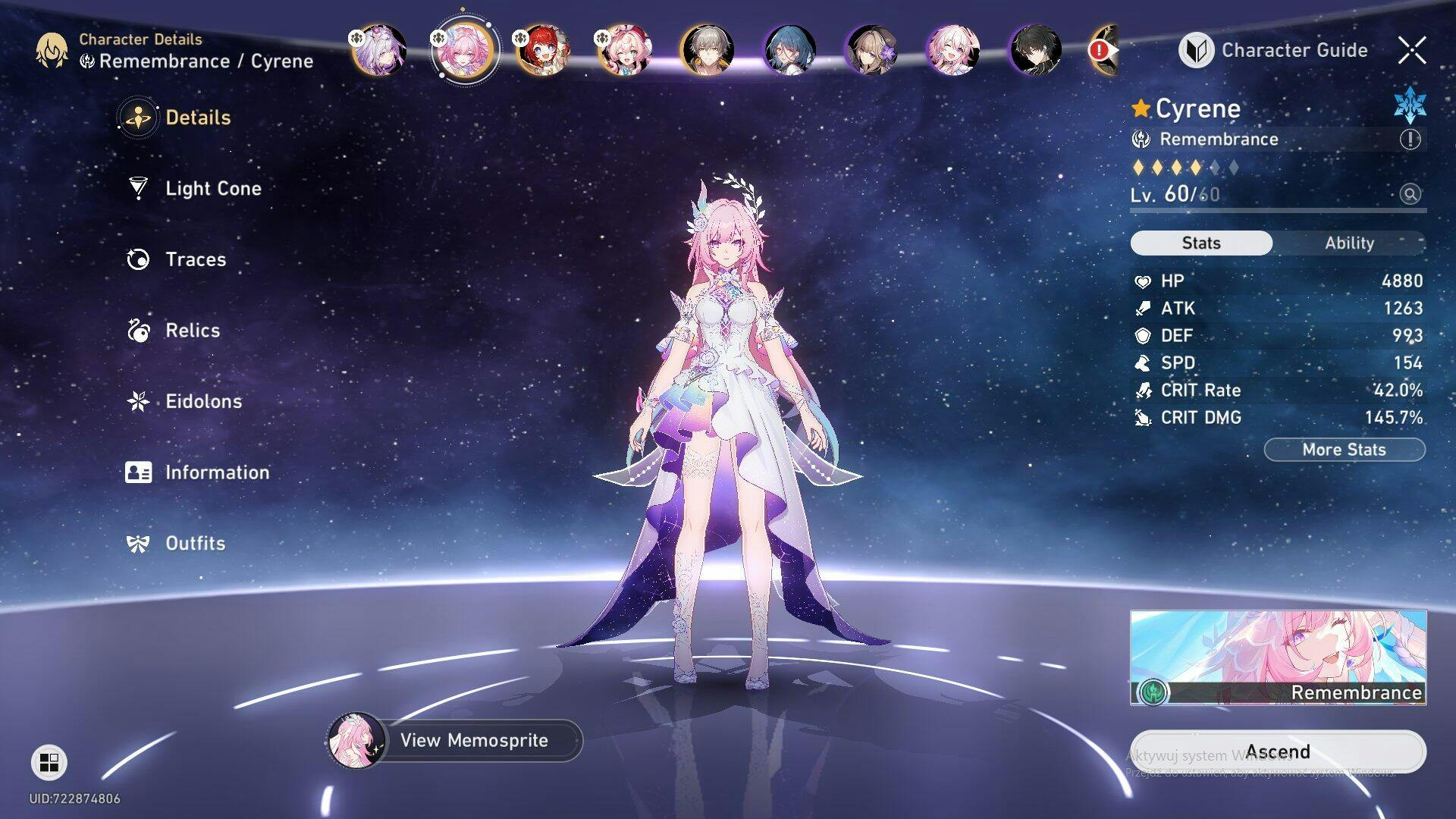This screenshot has height=819, width=1456.
Task: Open More Stats
Action: 1344,450
